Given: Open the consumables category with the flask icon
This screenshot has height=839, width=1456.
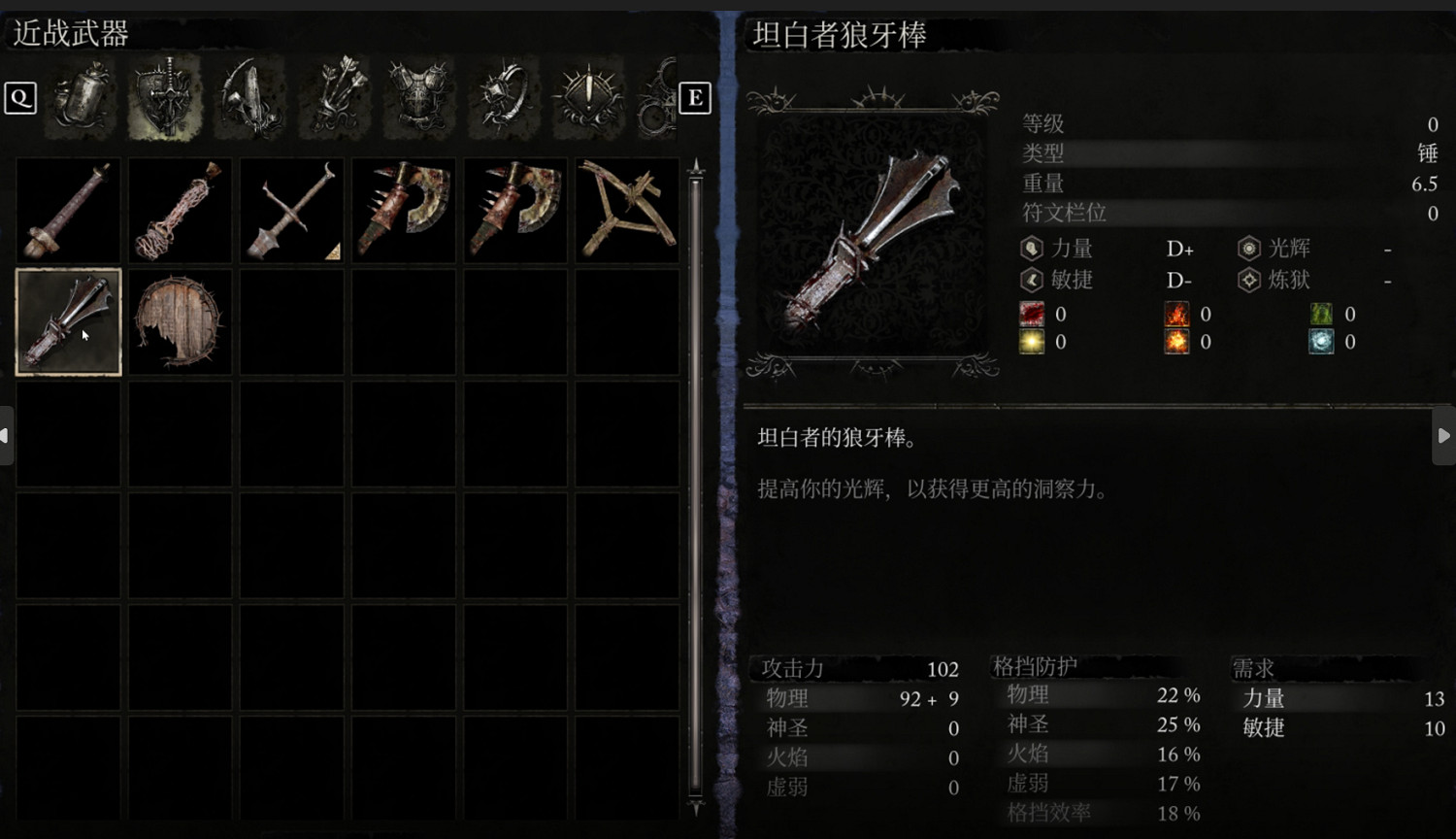Looking at the screenshot, I should [81, 97].
